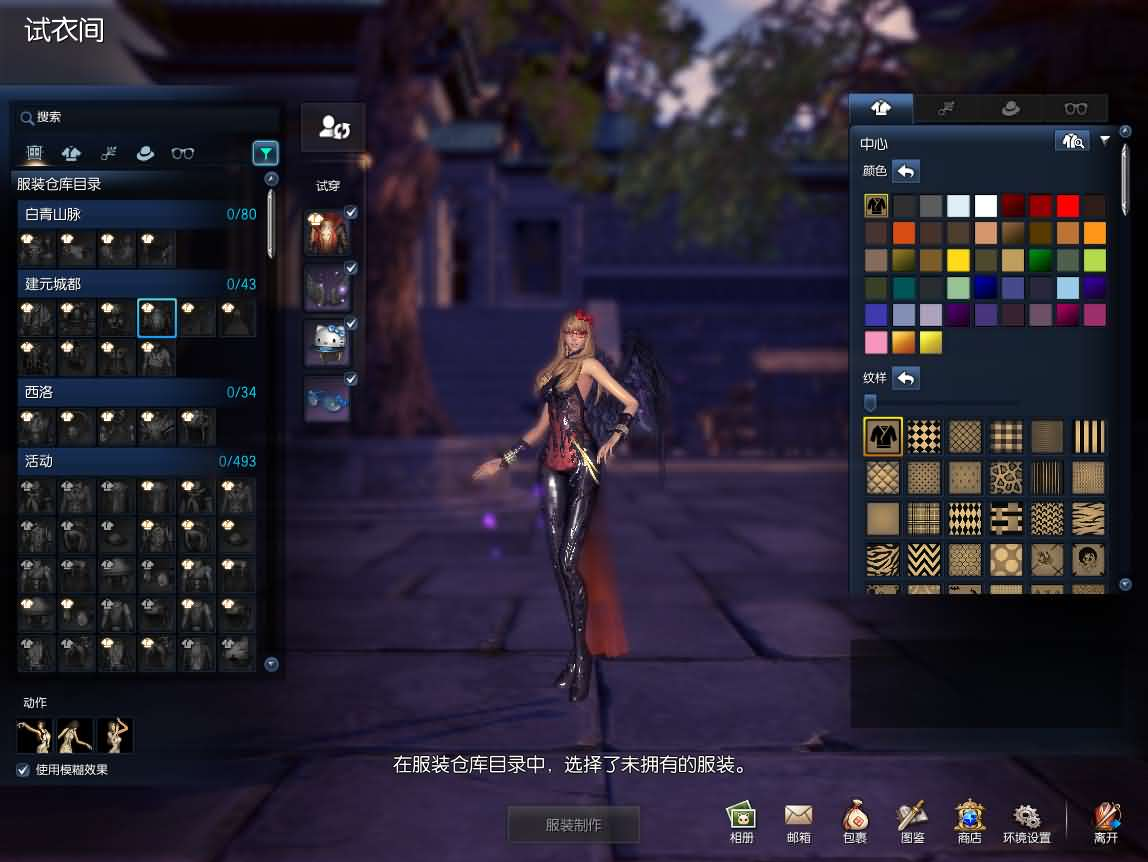
Task: Toggle 使用模糊效果 blur effect checkbox
Action: (23, 770)
